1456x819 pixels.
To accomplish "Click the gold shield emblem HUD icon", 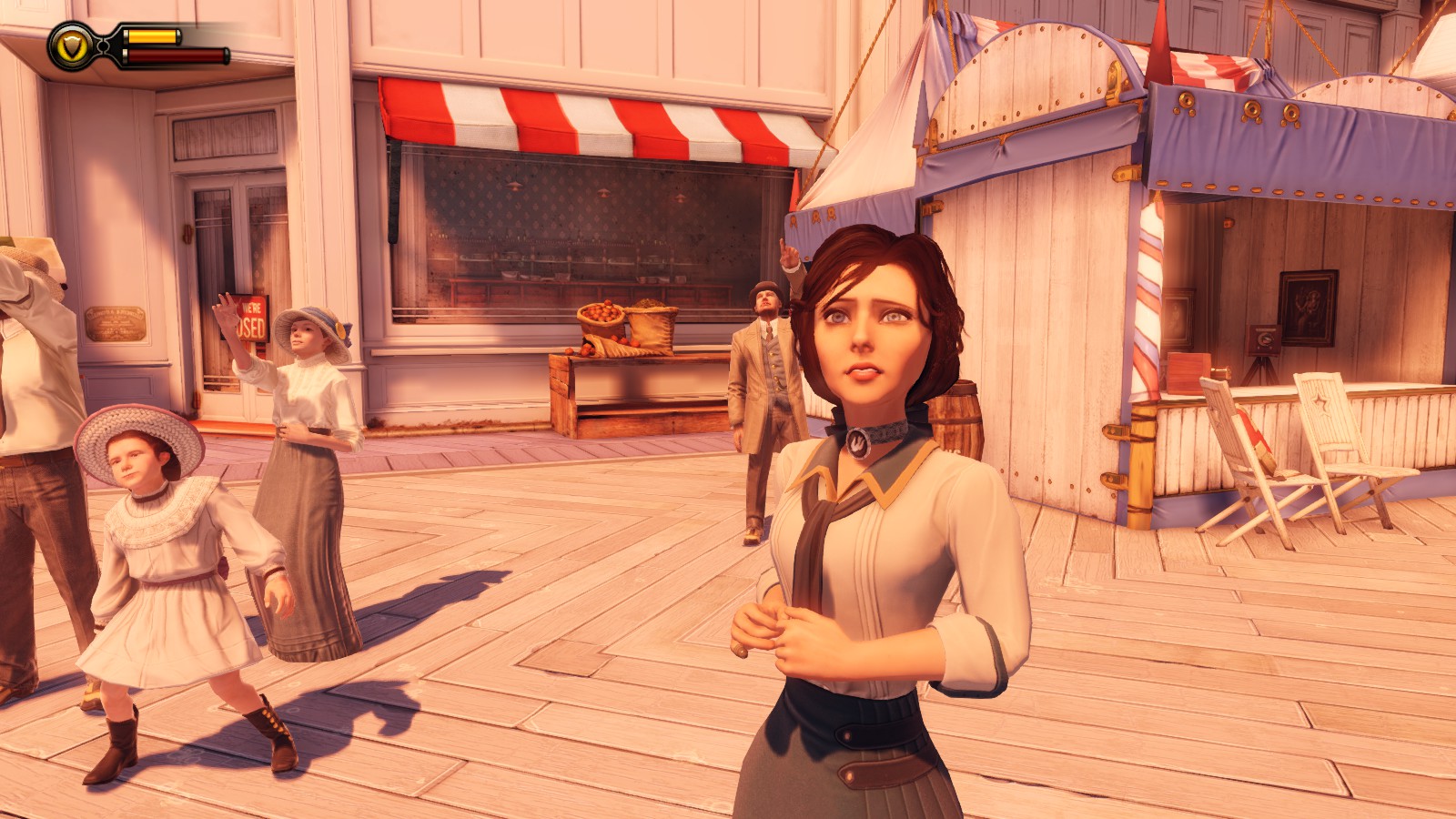I will tap(70, 46).
